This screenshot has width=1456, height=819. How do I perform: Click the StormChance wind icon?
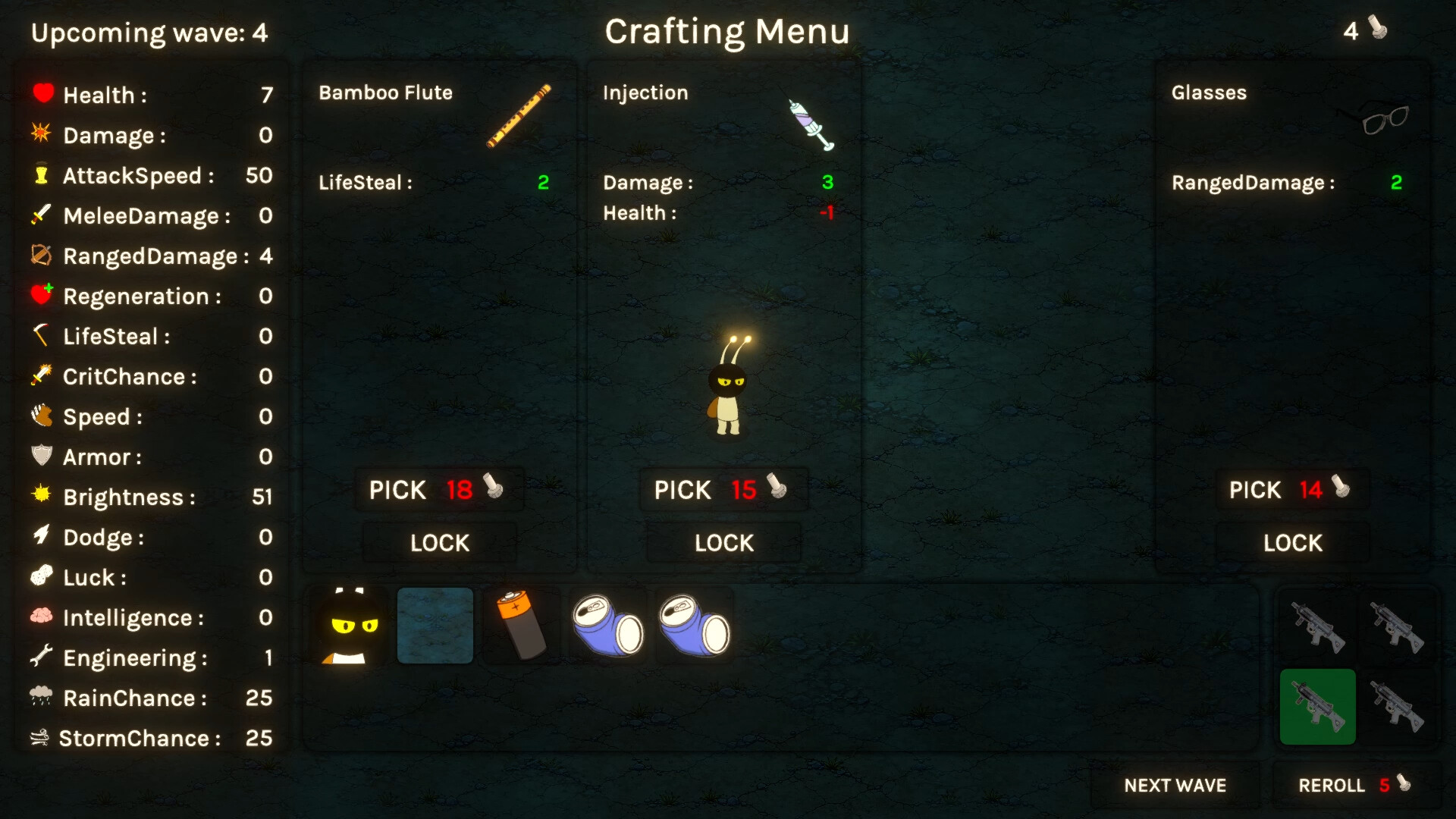[42, 736]
